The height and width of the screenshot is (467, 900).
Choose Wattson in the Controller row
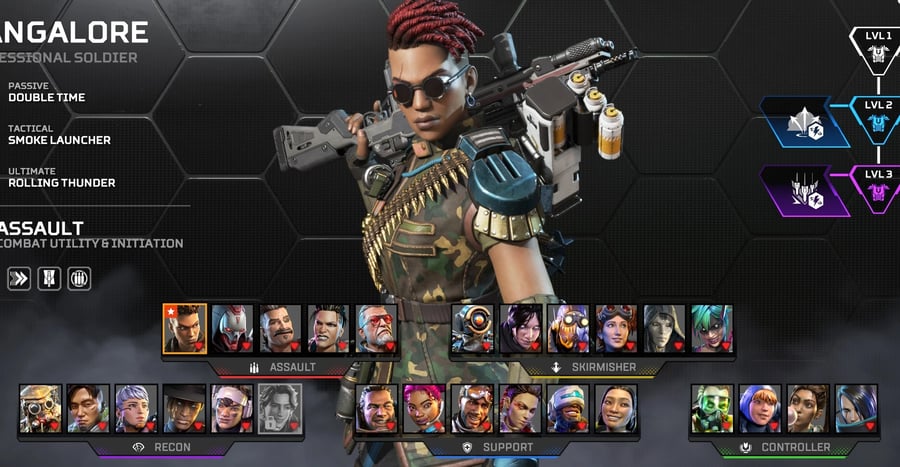759,408
